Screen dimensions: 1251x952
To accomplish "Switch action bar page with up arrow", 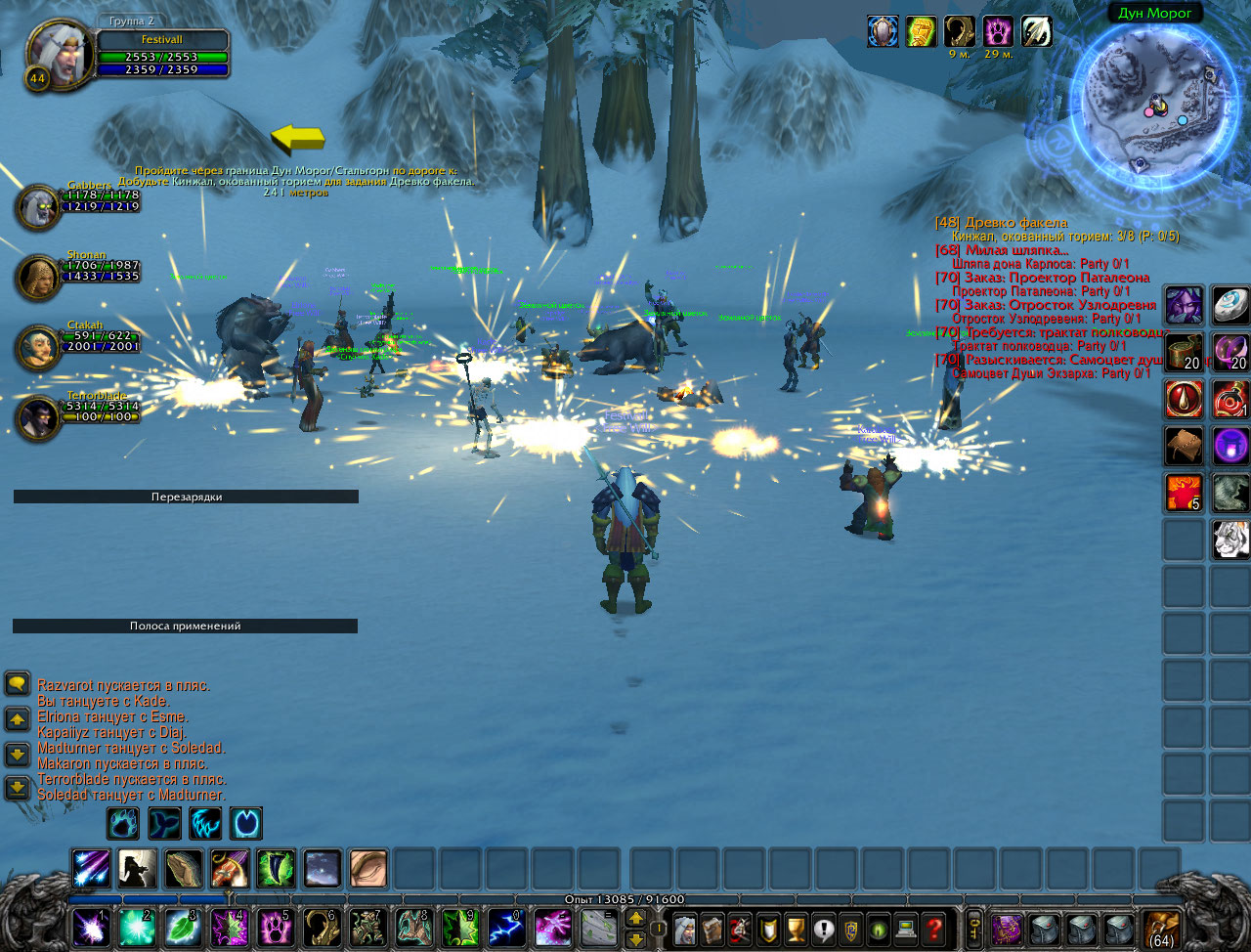I will pos(635,918).
